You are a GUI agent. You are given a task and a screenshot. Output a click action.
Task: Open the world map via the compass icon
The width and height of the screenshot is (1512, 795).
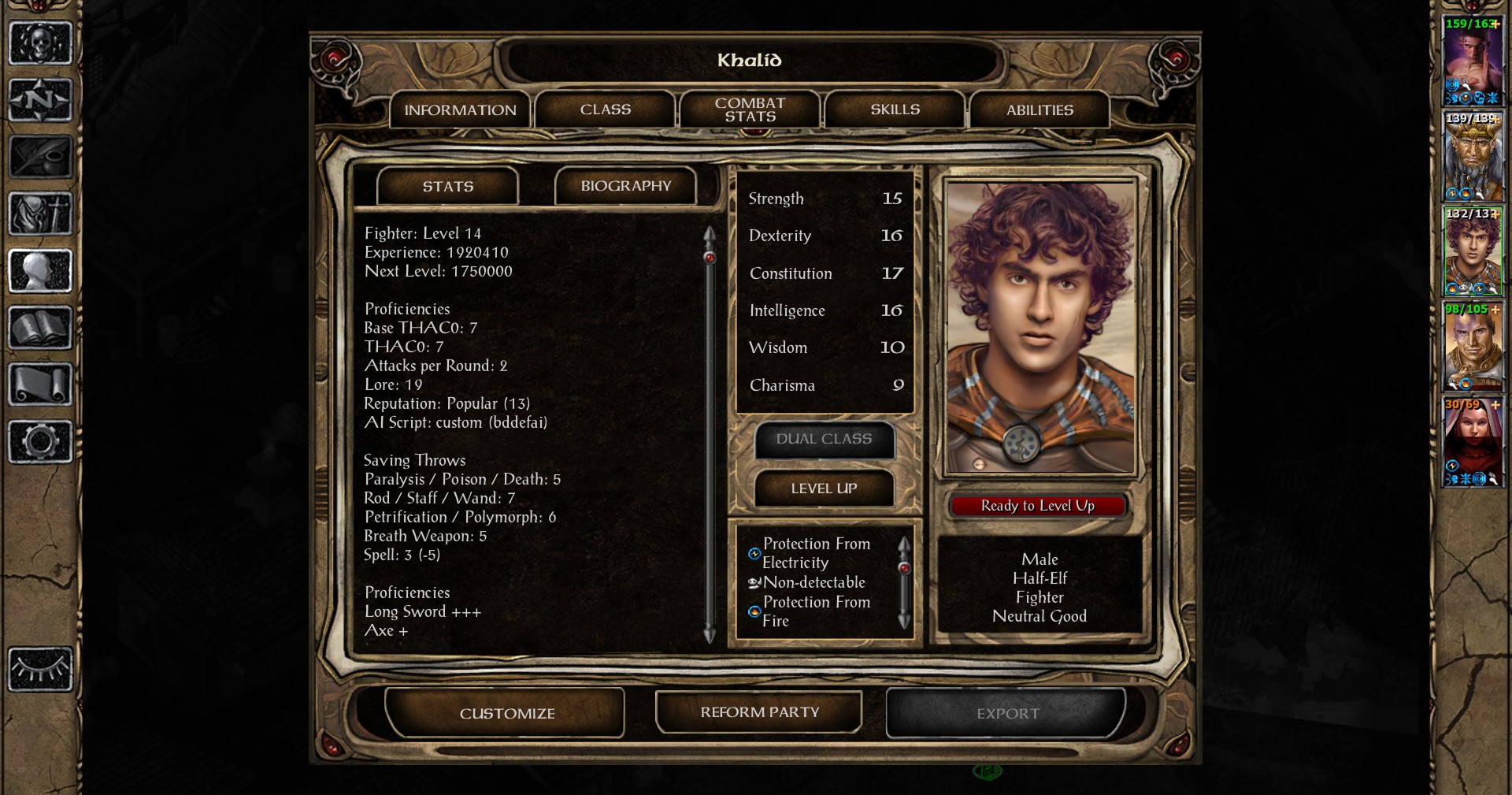39,98
